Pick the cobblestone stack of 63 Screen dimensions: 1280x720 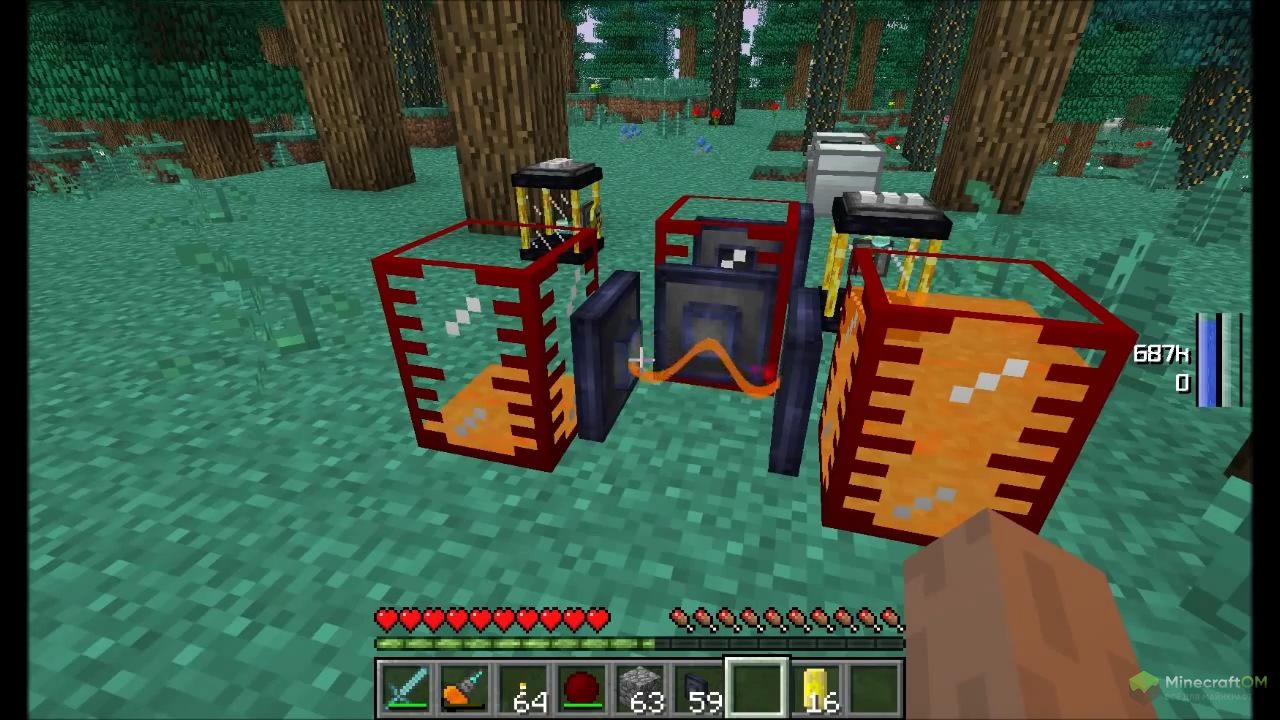640,689
